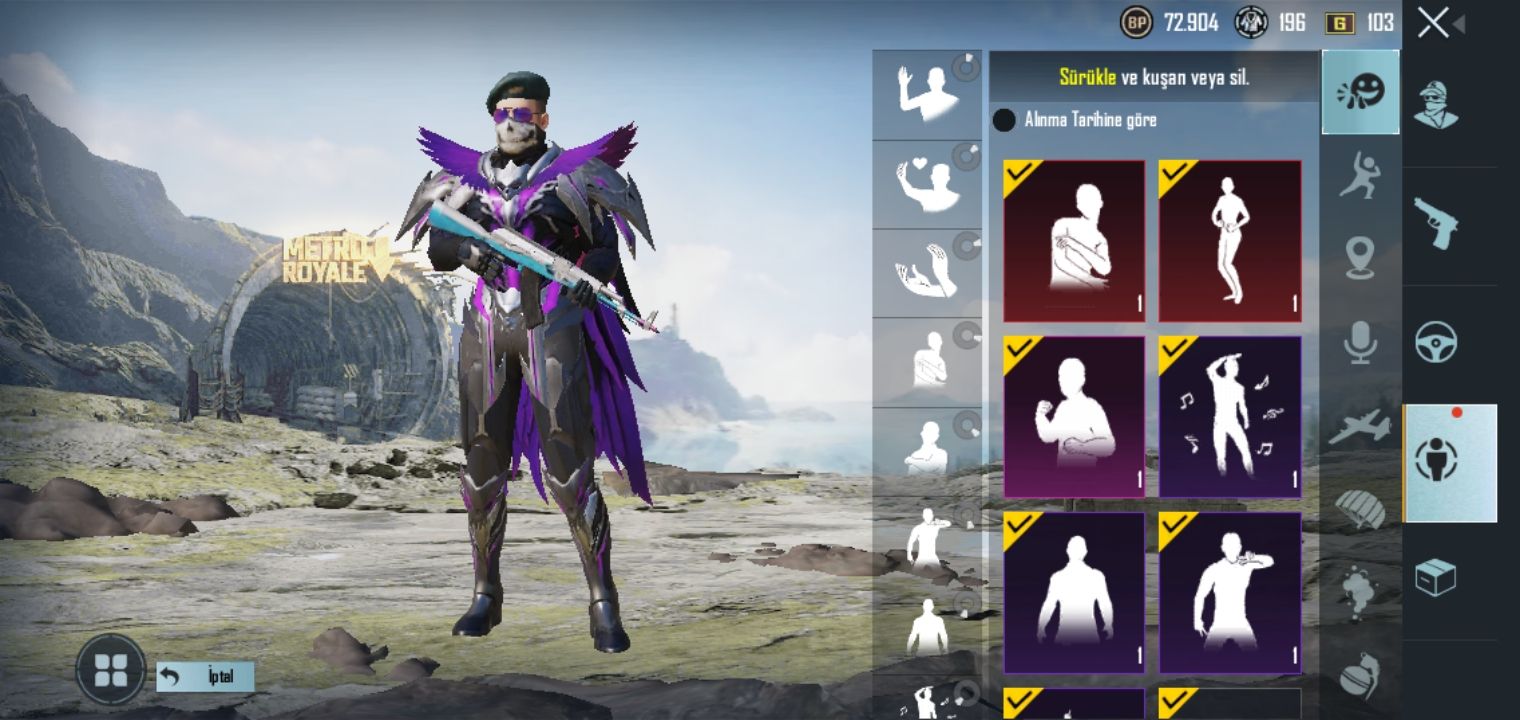This screenshot has width=1520, height=720.
Task: Select the equipped heart gesture emote slot
Action: pos(927,184)
